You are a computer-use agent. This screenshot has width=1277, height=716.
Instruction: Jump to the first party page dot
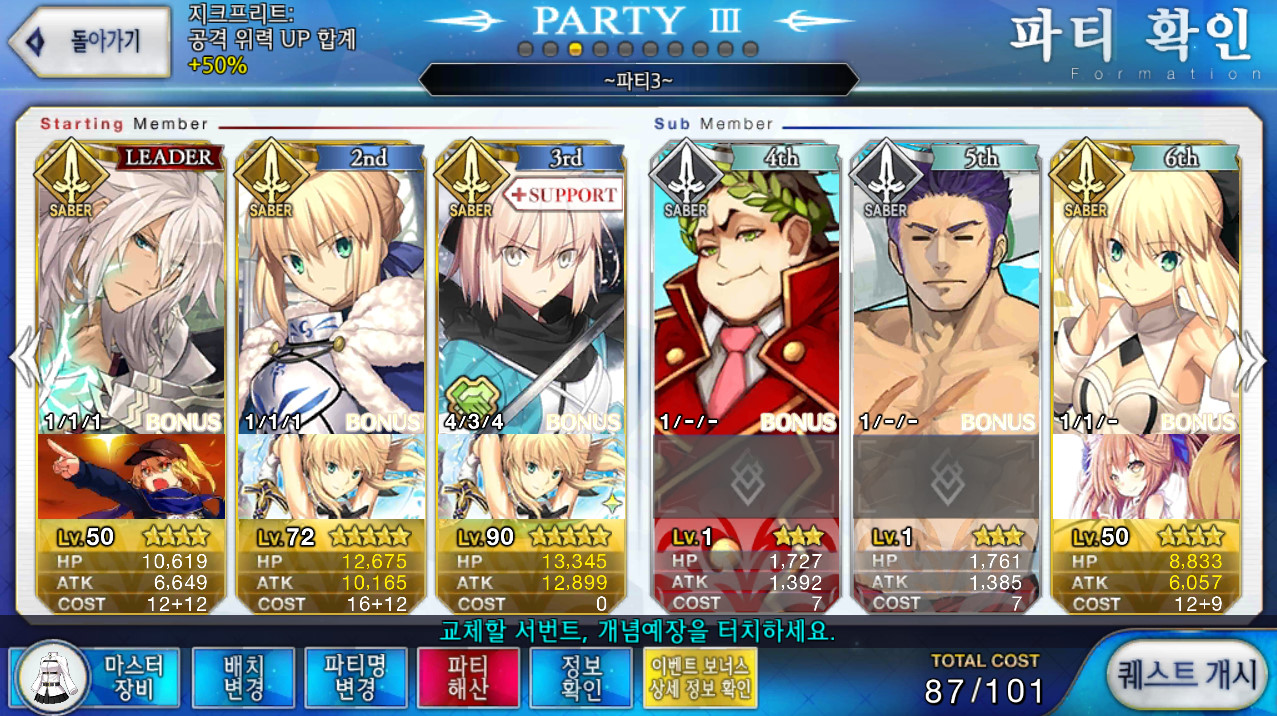pos(525,49)
